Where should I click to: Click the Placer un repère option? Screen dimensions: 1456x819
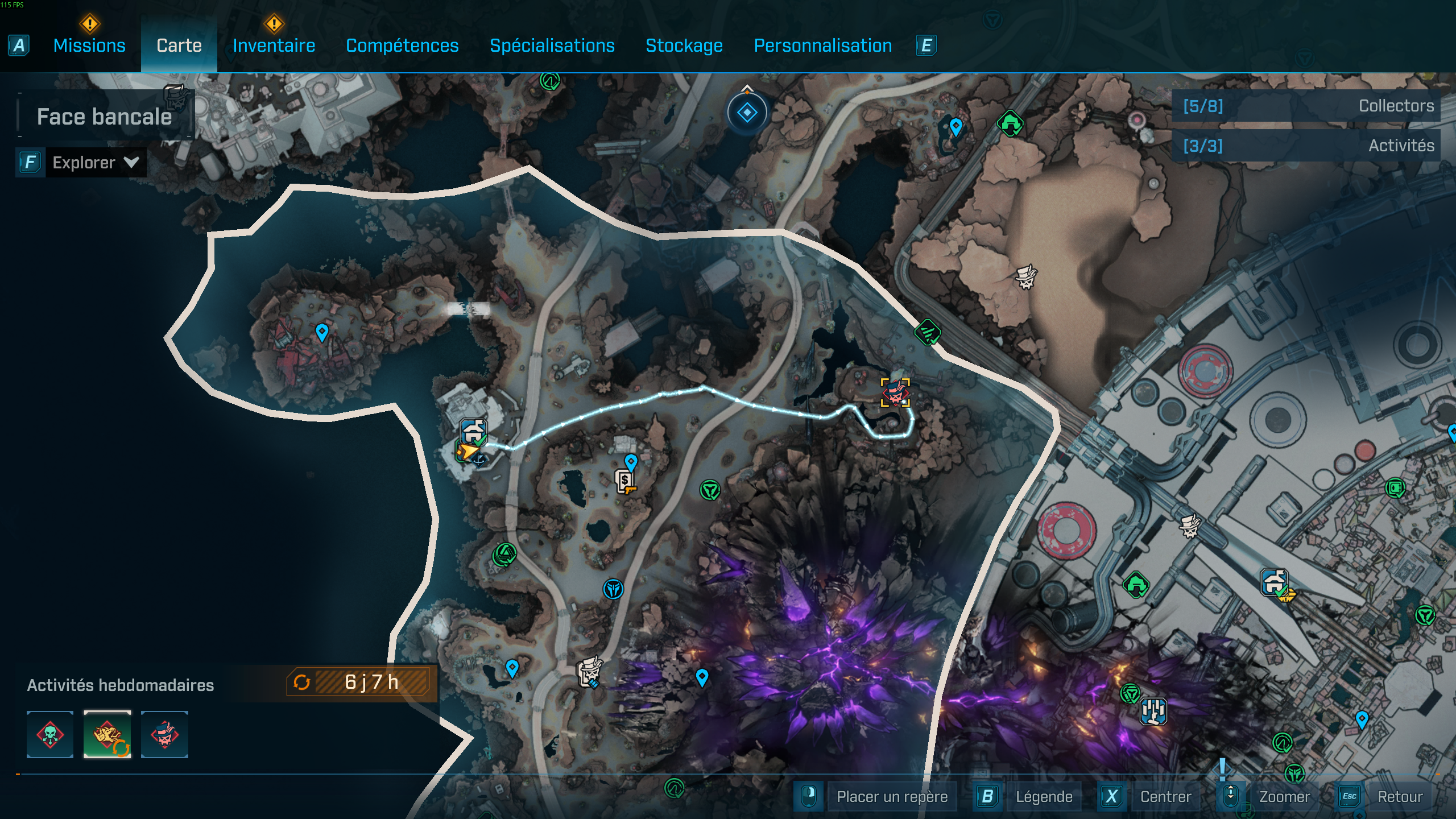891,797
